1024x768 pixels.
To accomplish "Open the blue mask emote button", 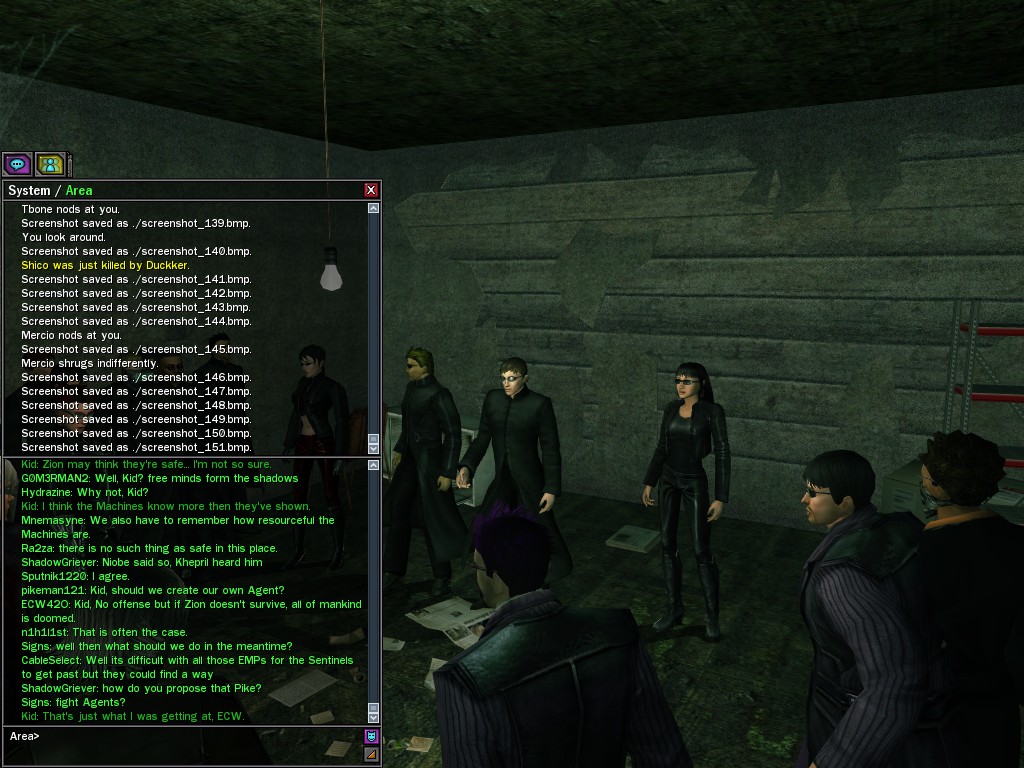I will pos(371,737).
